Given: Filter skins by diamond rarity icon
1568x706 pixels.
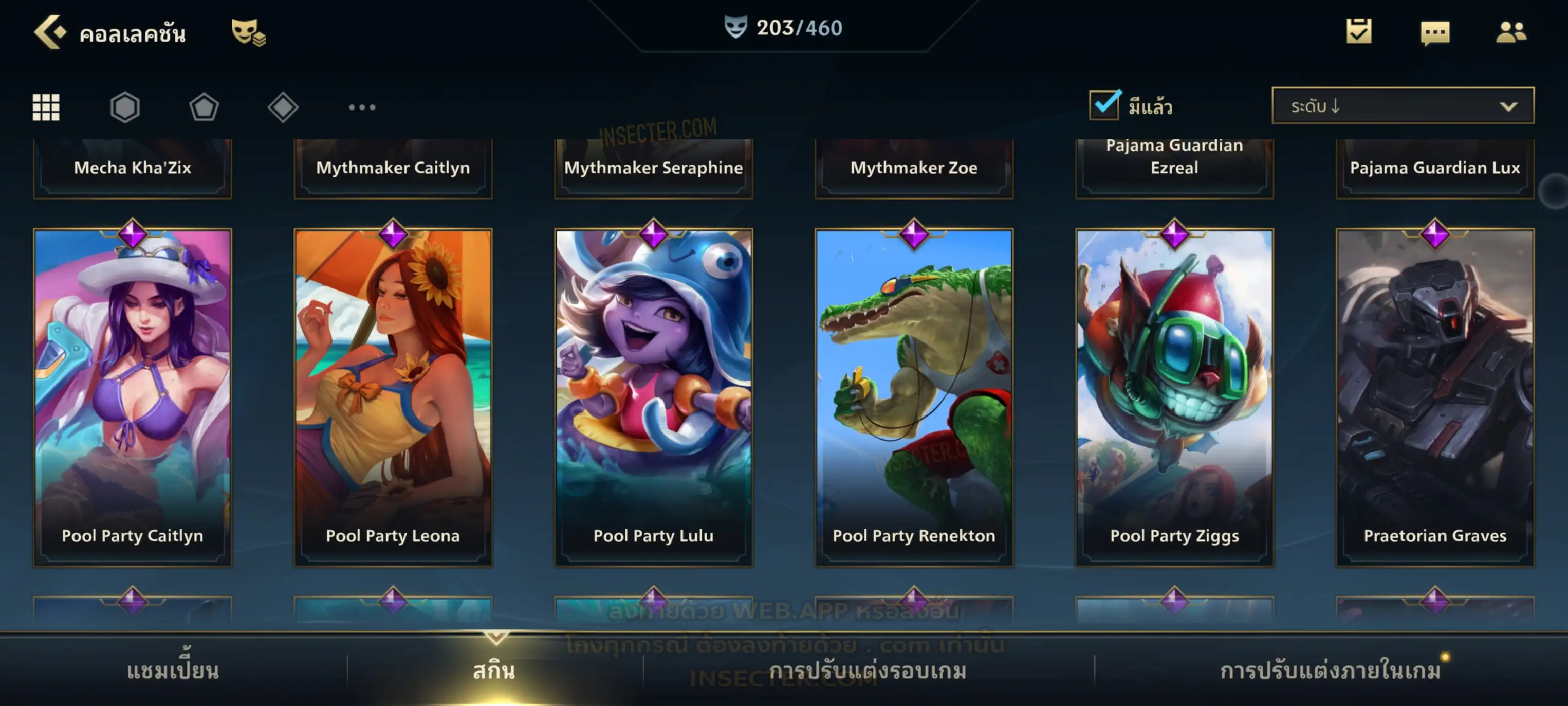Looking at the screenshot, I should pos(283,107).
